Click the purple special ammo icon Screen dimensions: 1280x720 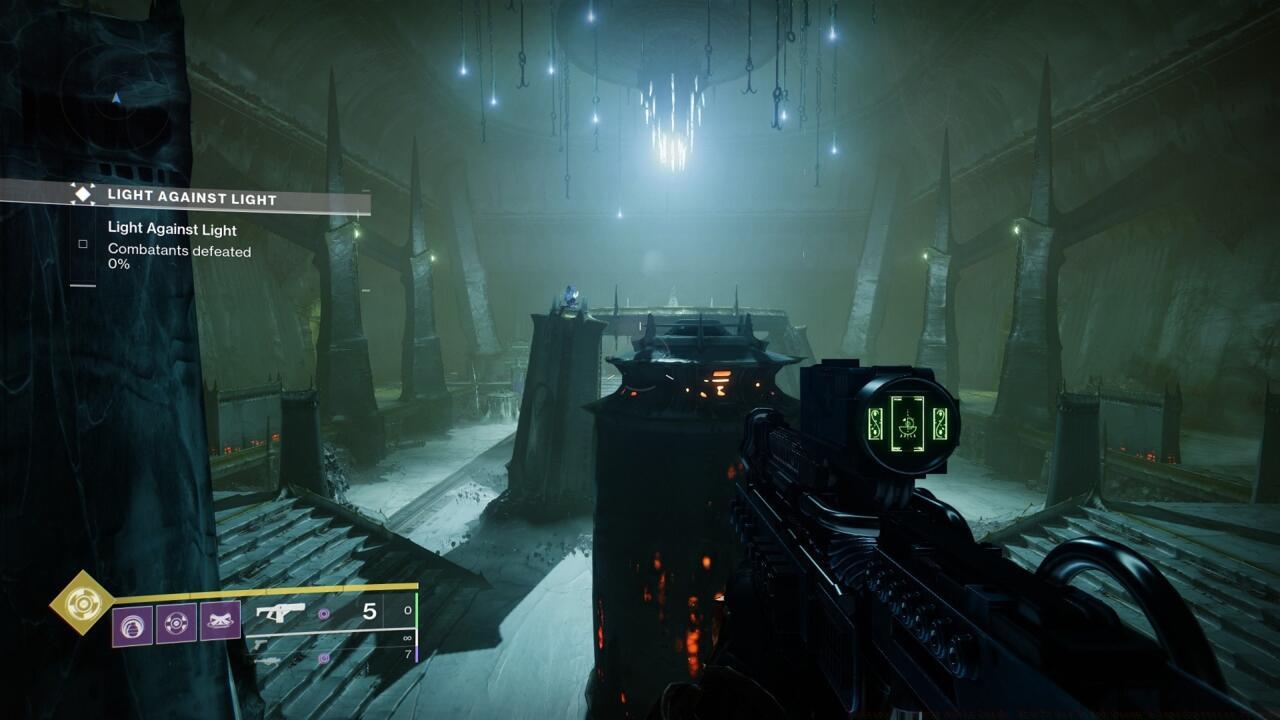[322, 614]
